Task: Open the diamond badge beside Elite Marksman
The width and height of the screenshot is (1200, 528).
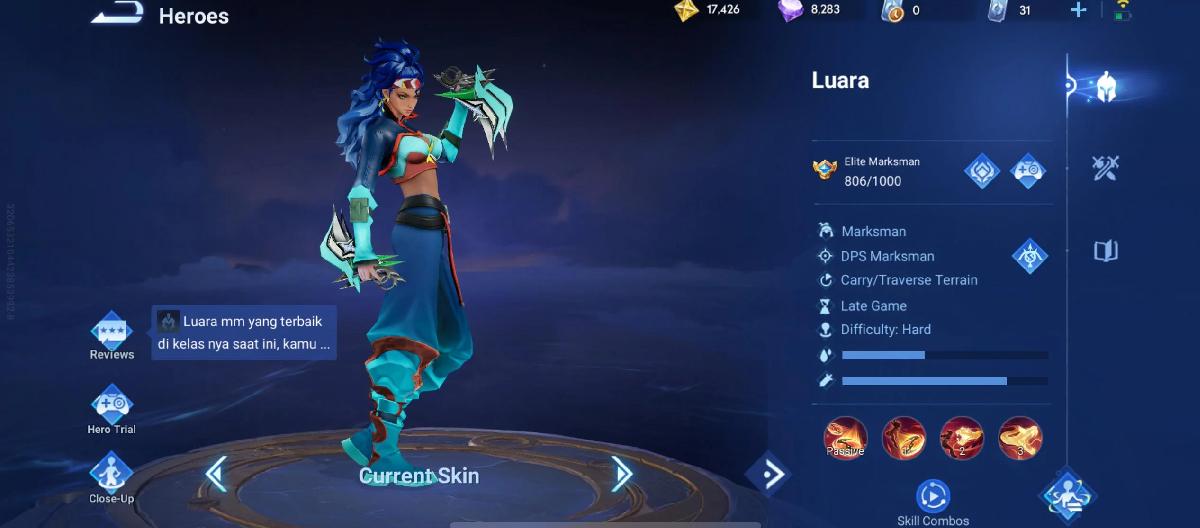Action: coord(981,171)
